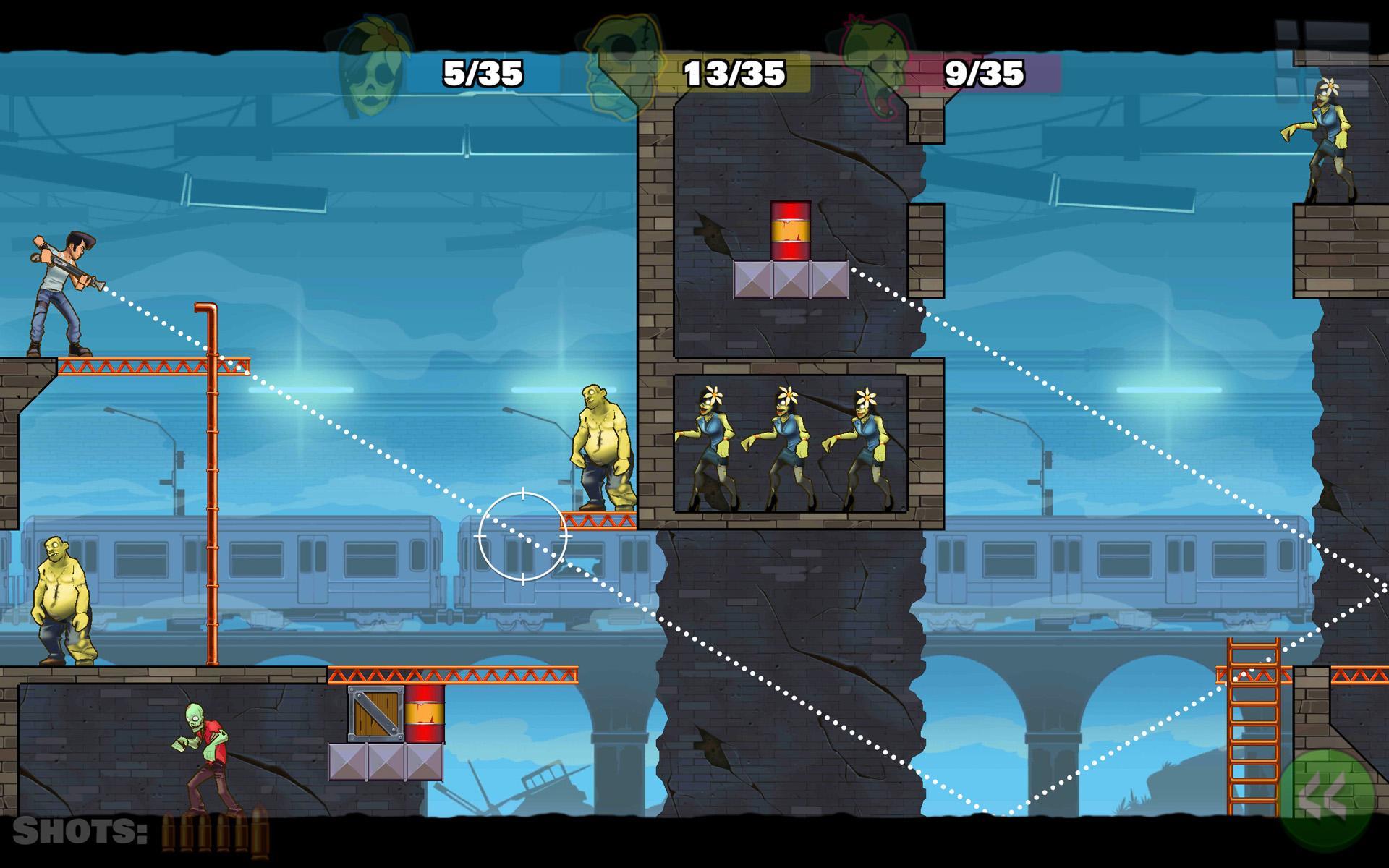Click the 13/35 yellow counter bar
Screen dimensions: 1389x868
(x=733, y=71)
